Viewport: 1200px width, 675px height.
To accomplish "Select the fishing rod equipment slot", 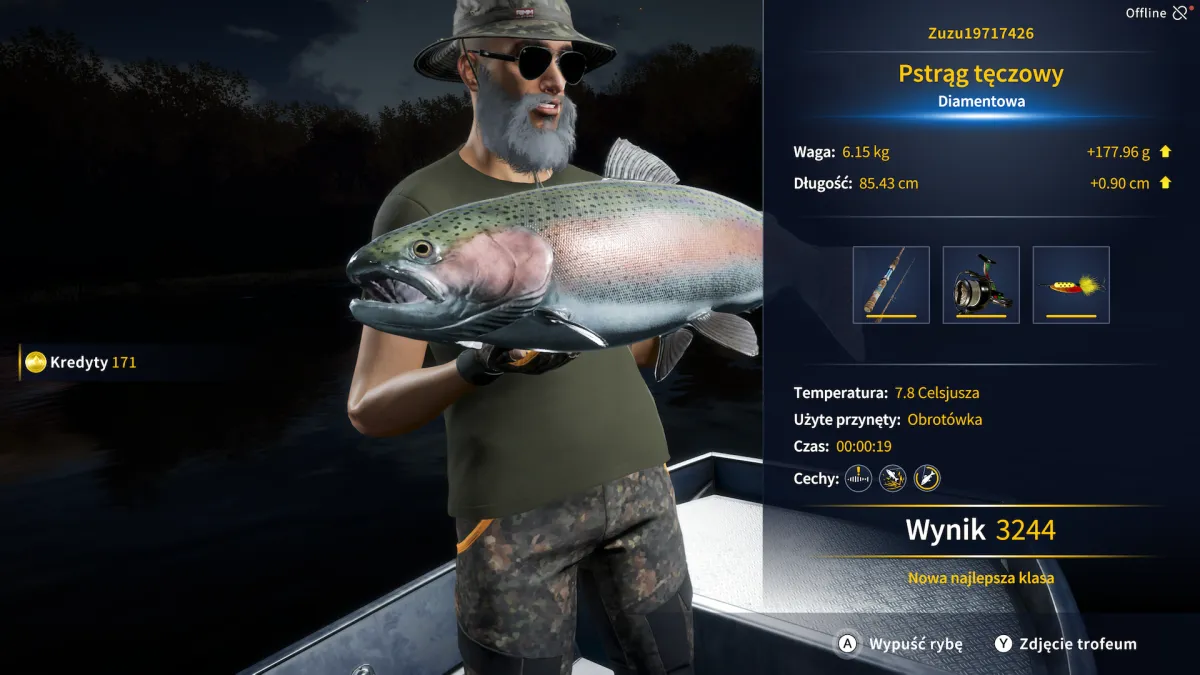I will (891, 284).
